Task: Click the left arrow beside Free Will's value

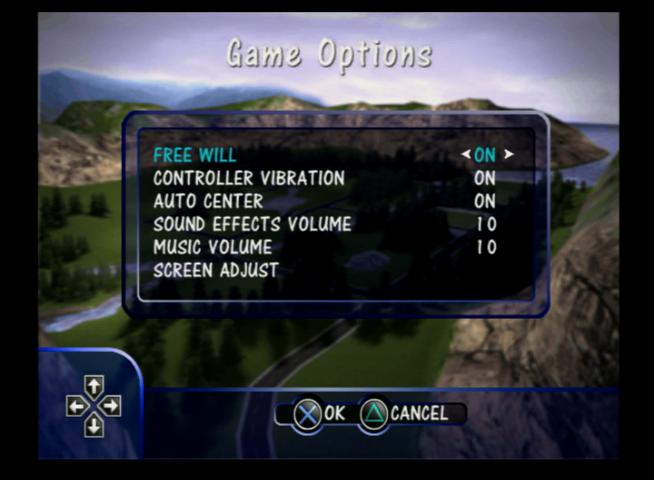Action: pyautogui.click(x=466, y=155)
